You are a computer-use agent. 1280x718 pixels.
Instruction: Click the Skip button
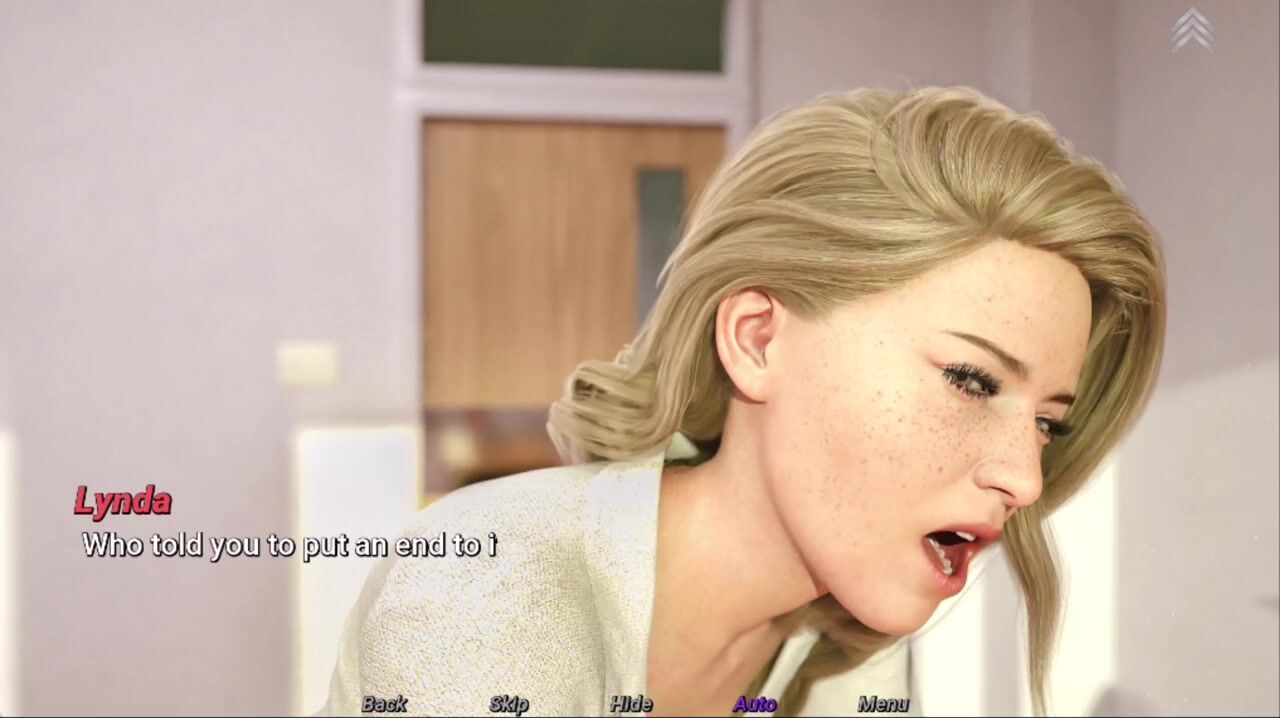coord(508,704)
